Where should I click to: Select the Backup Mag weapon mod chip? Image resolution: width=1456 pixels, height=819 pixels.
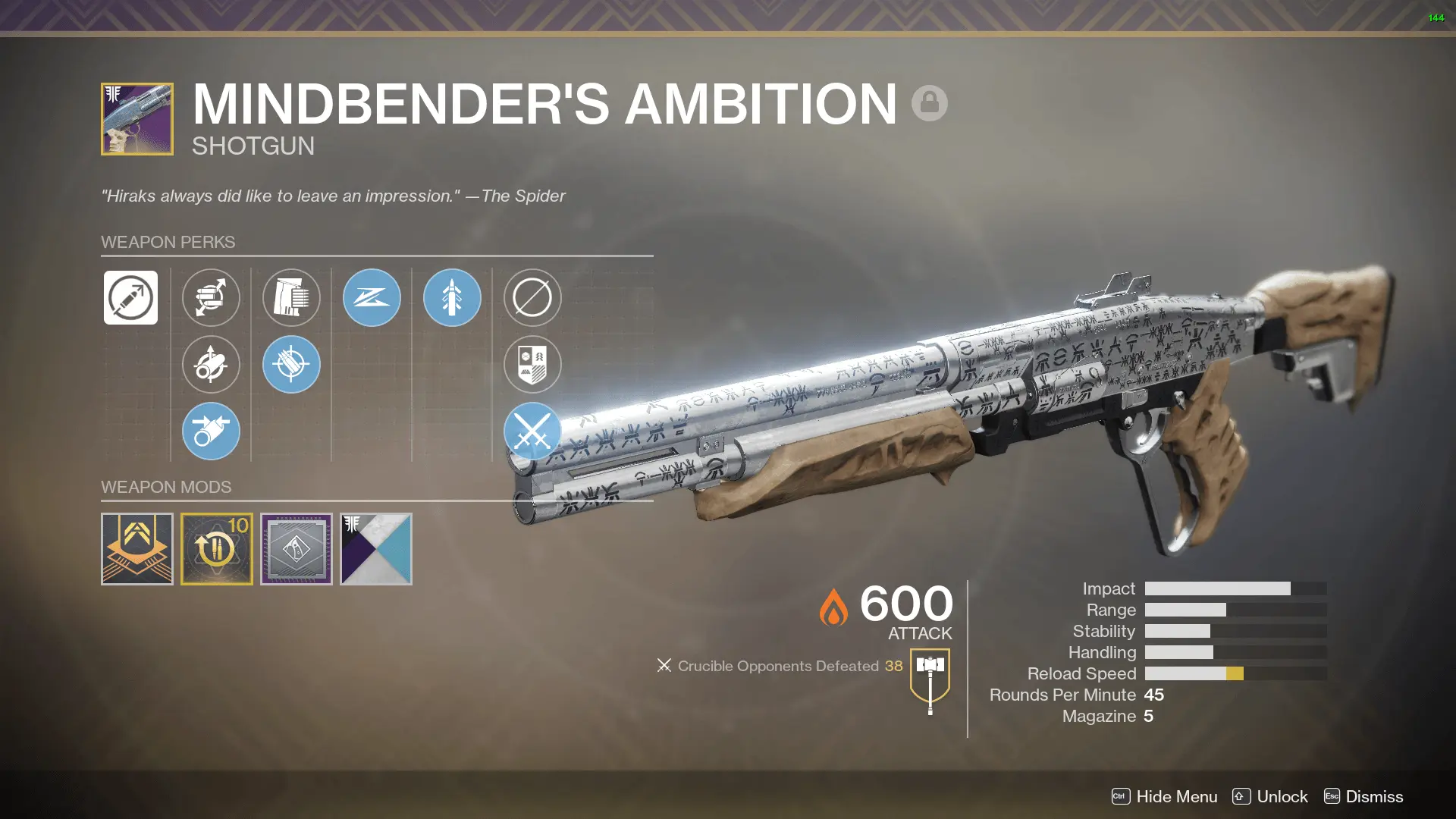[x=297, y=548]
